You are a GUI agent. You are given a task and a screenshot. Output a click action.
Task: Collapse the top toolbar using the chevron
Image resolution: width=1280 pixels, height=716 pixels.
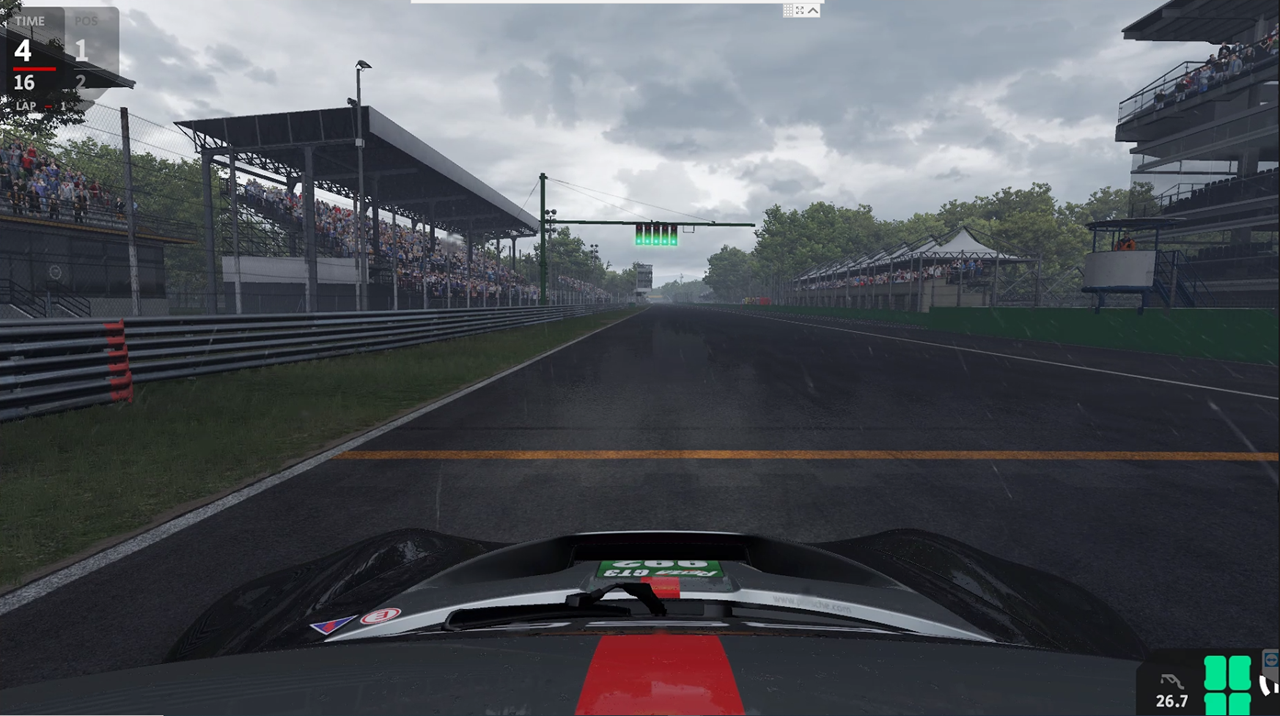pos(813,10)
